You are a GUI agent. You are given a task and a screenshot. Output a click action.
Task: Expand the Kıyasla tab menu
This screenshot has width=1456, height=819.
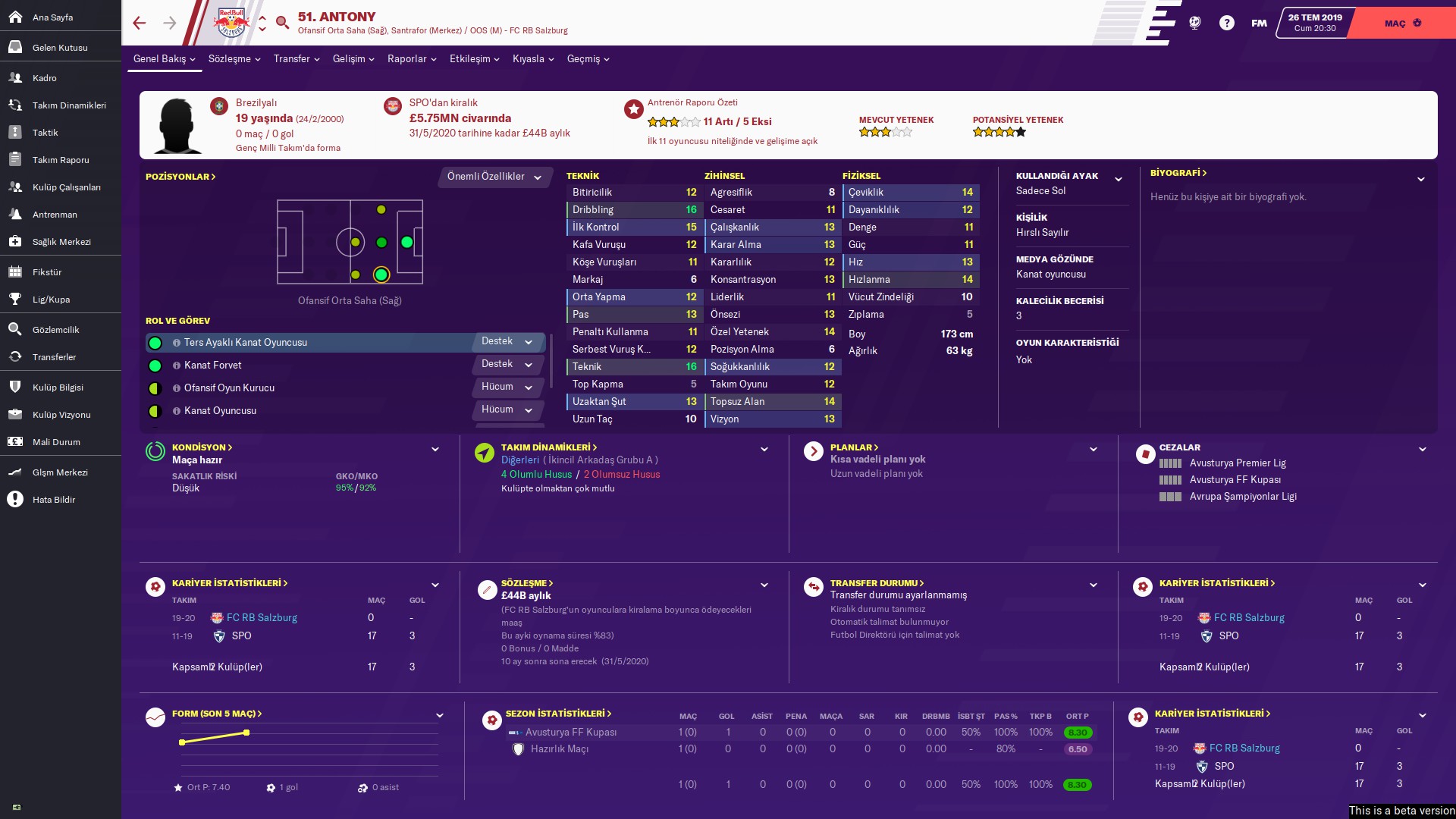(533, 58)
